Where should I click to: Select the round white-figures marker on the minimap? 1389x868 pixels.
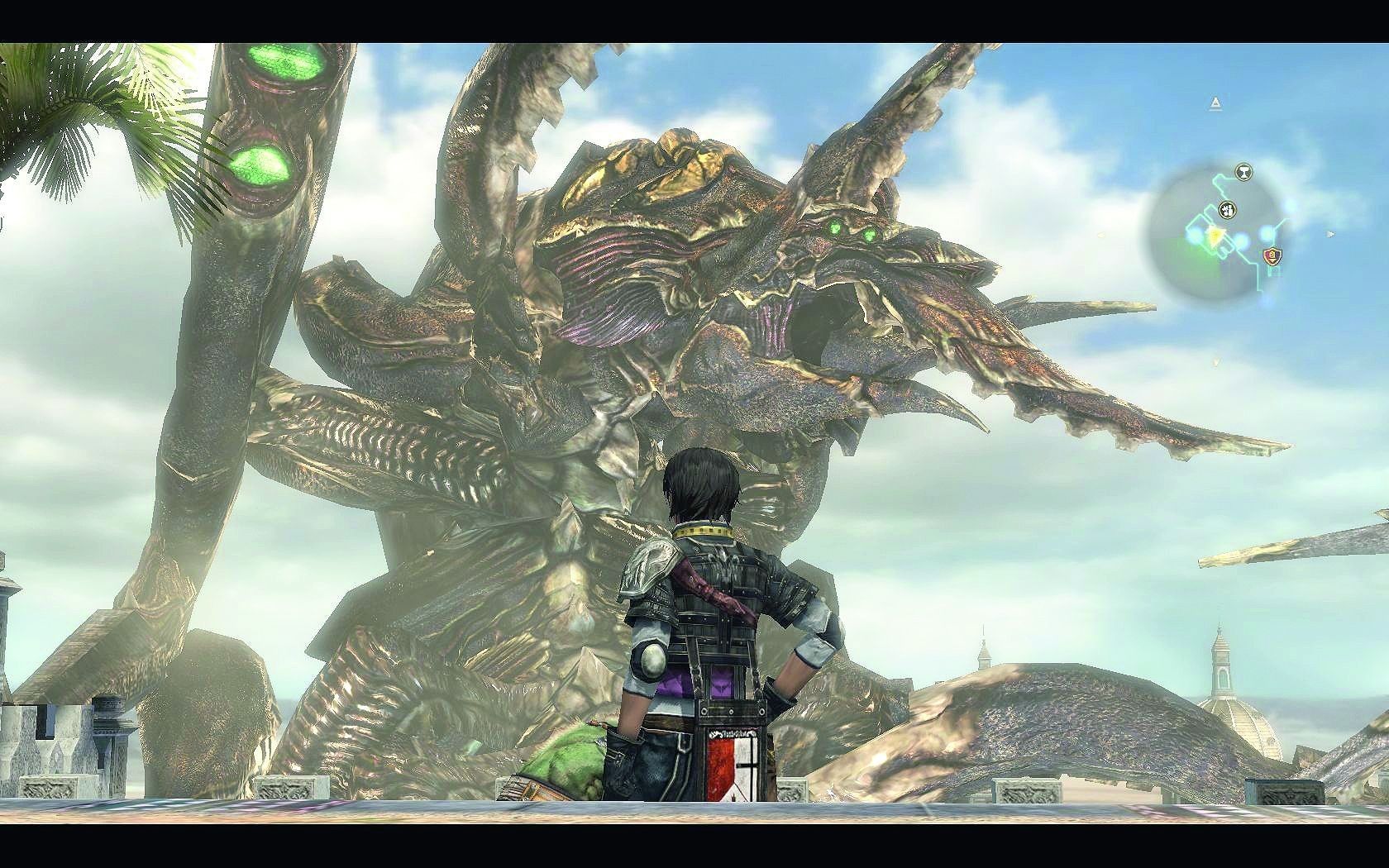point(1228,209)
